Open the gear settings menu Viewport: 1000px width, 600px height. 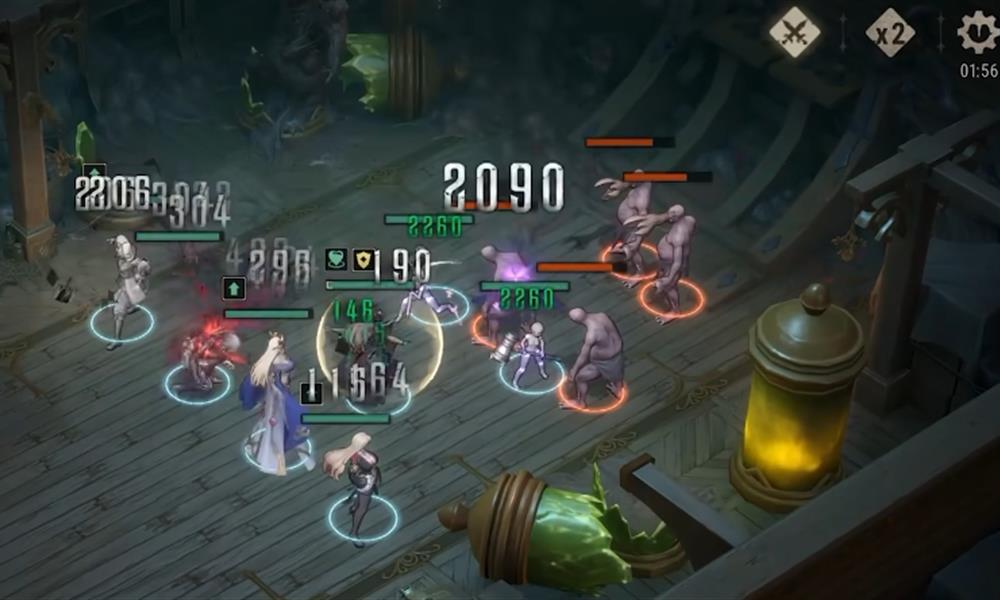977,31
